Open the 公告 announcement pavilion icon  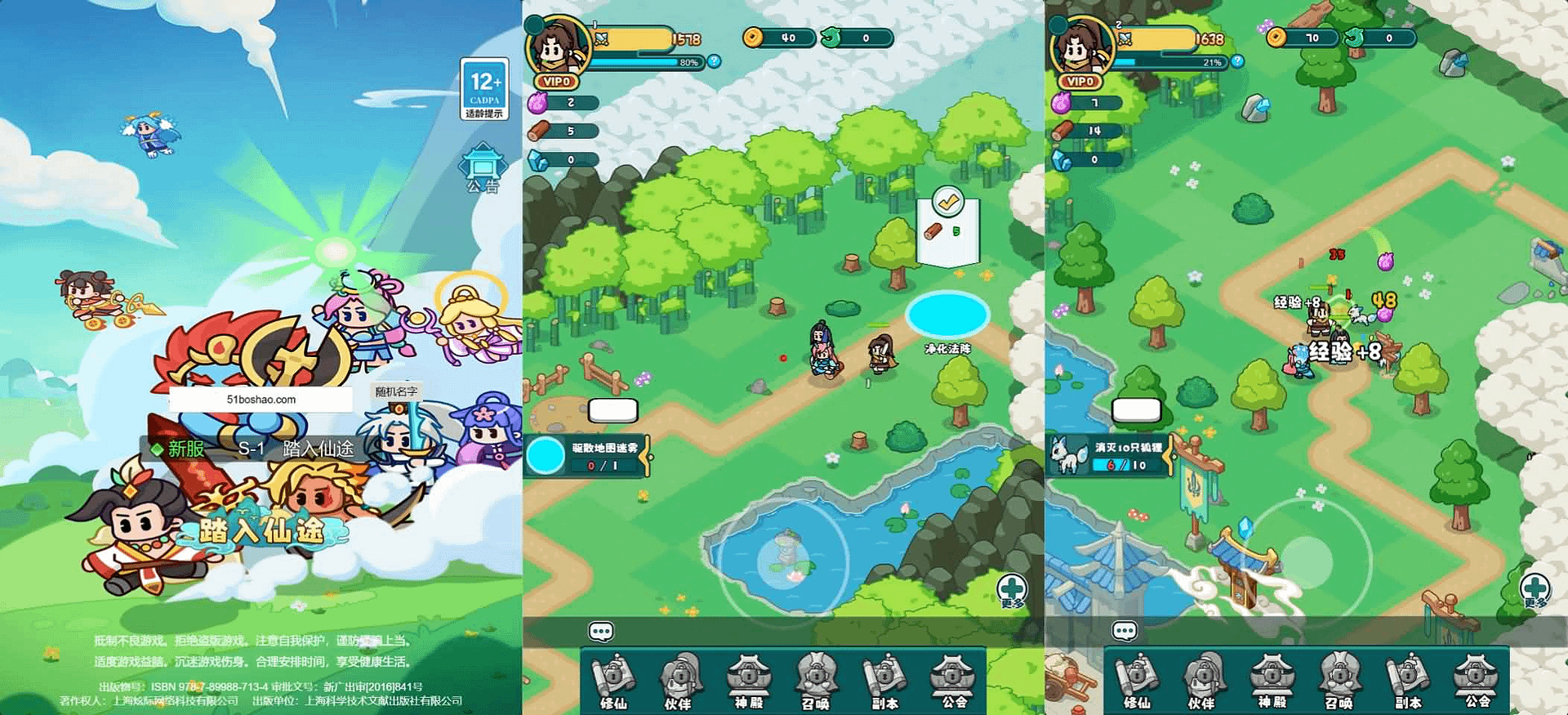click(x=483, y=169)
